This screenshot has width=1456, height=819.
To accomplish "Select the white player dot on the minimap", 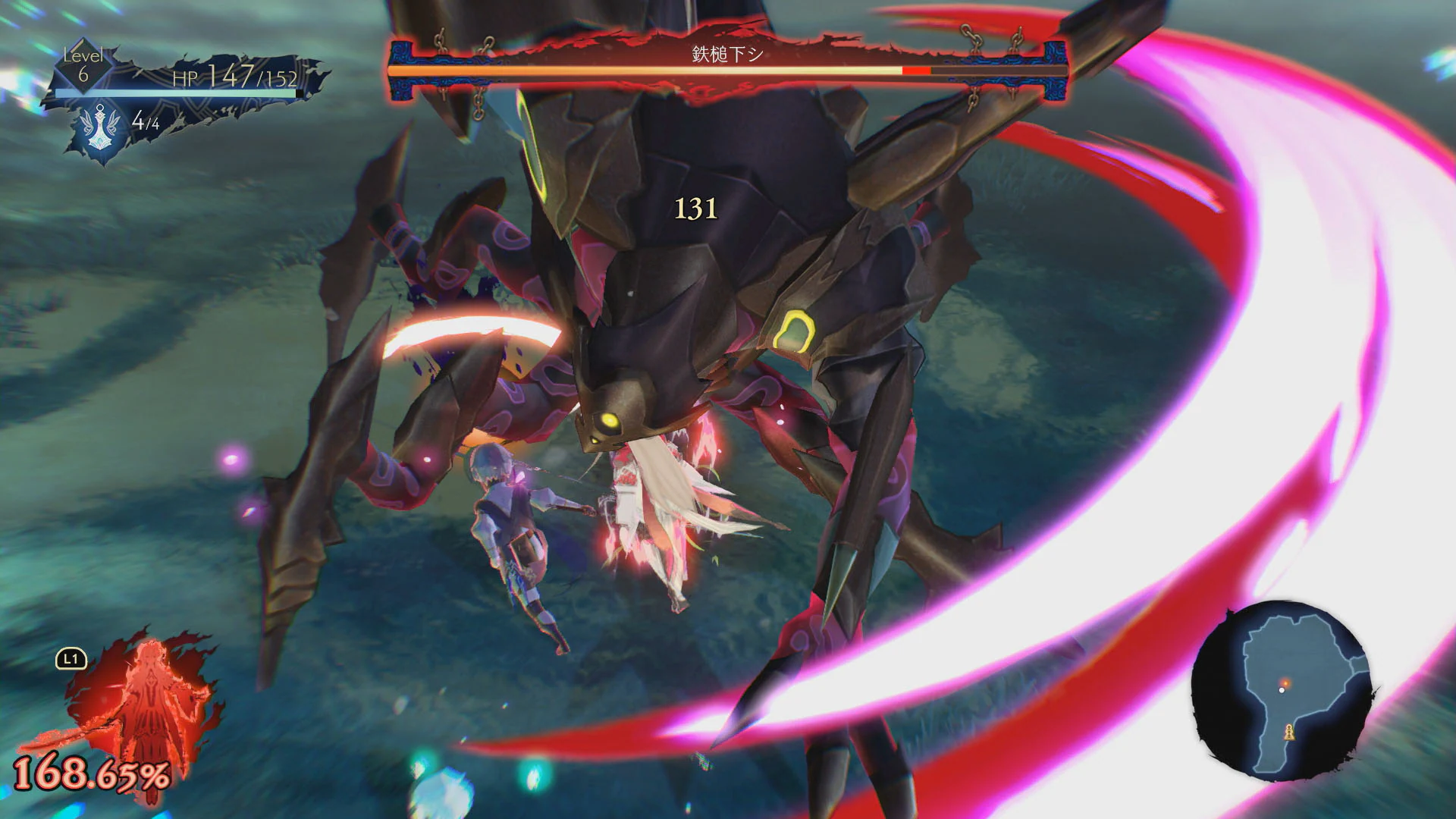I will [1283, 689].
